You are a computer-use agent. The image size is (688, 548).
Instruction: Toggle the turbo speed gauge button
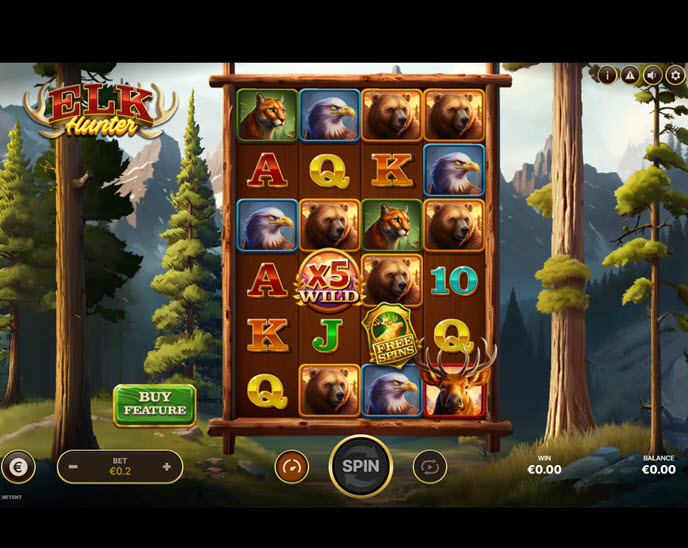coord(292,466)
